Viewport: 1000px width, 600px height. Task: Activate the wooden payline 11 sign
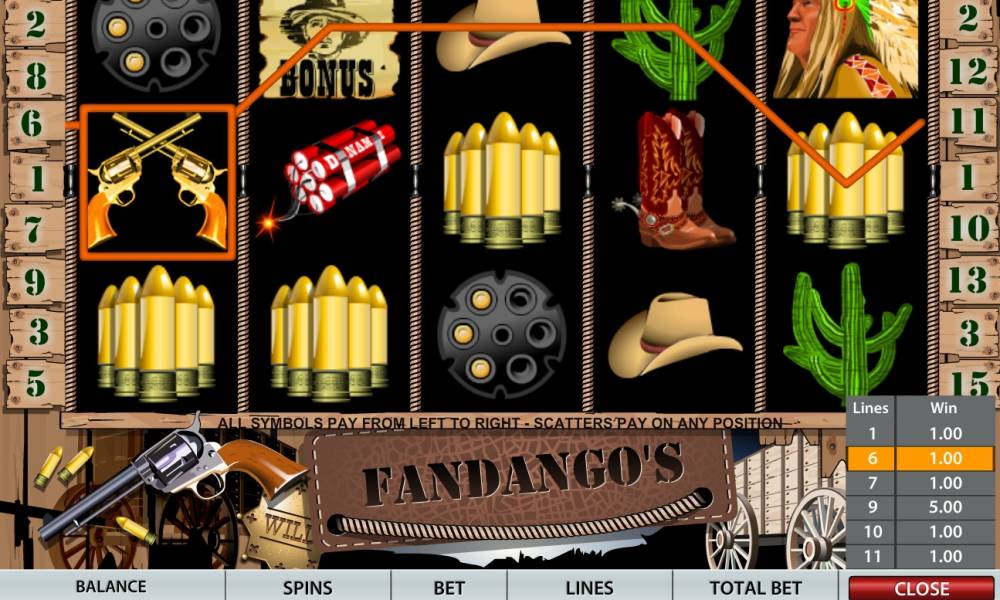968,123
